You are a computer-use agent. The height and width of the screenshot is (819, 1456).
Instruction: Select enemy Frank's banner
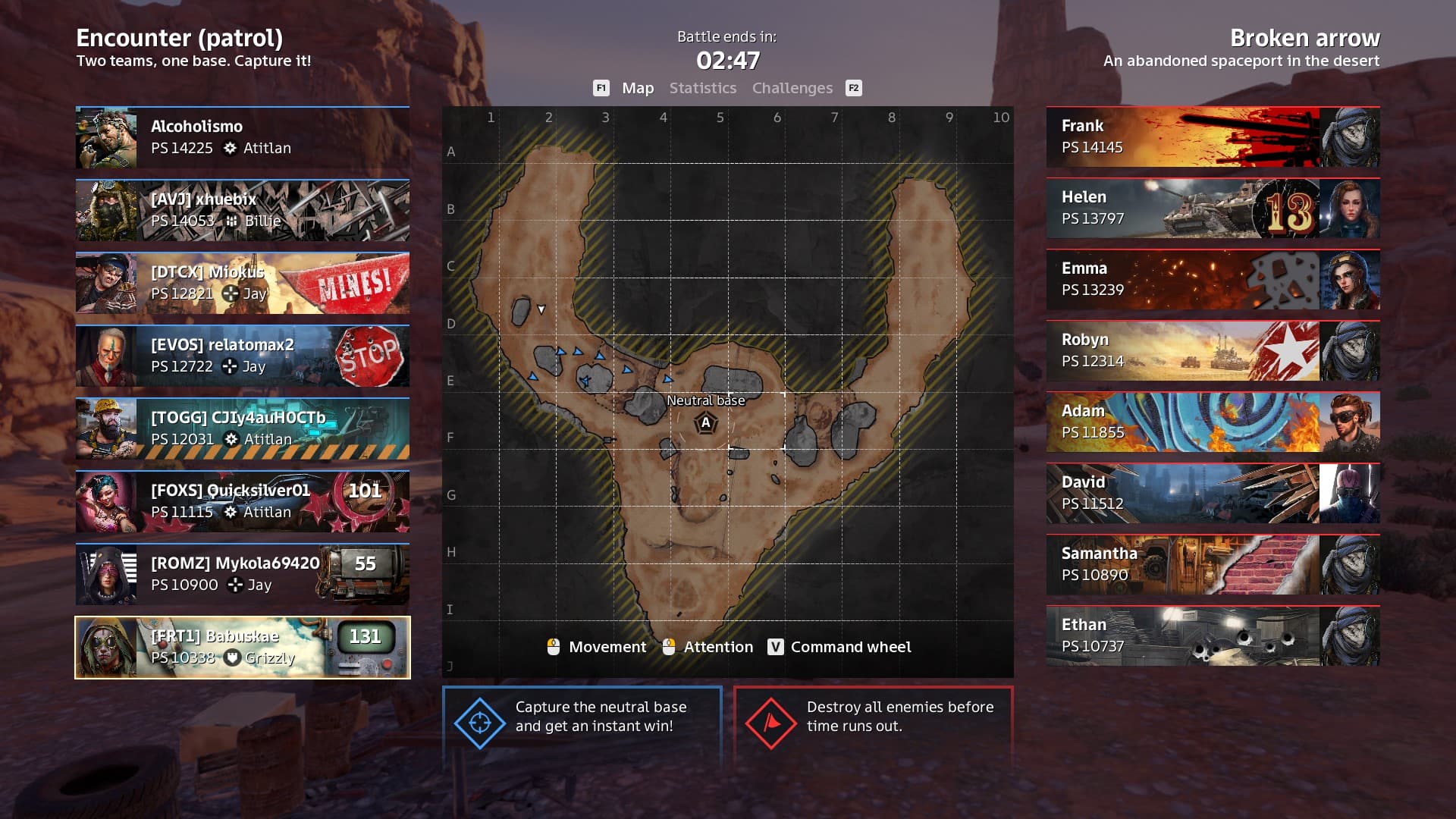1213,137
